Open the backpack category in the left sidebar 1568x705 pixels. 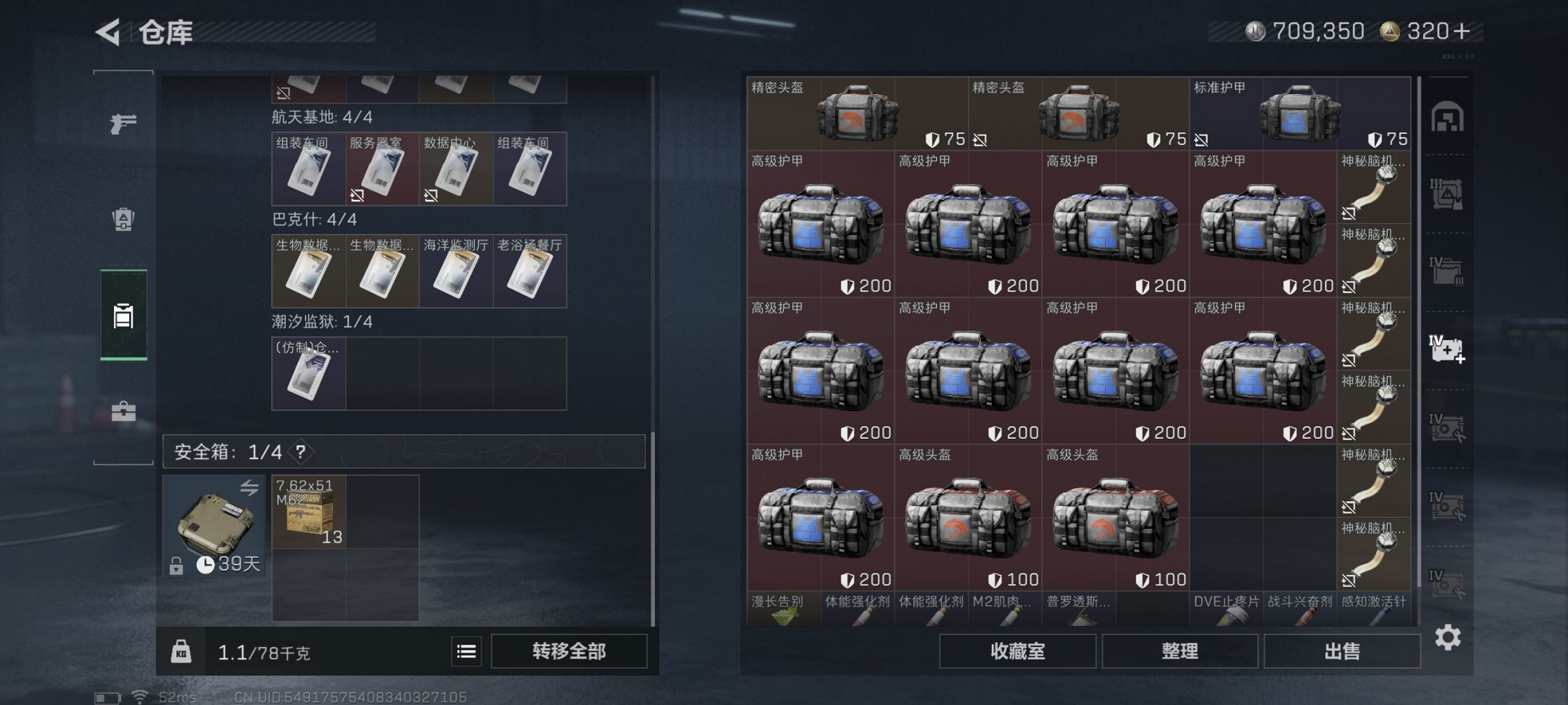pos(122,218)
